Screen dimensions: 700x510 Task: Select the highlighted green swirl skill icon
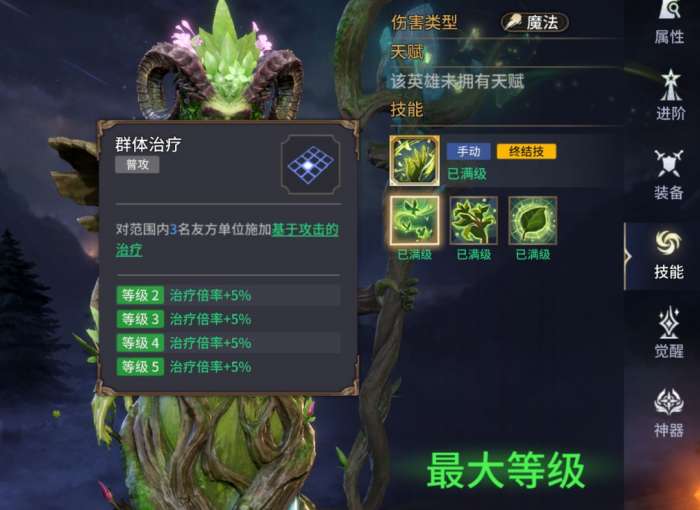coord(414,221)
